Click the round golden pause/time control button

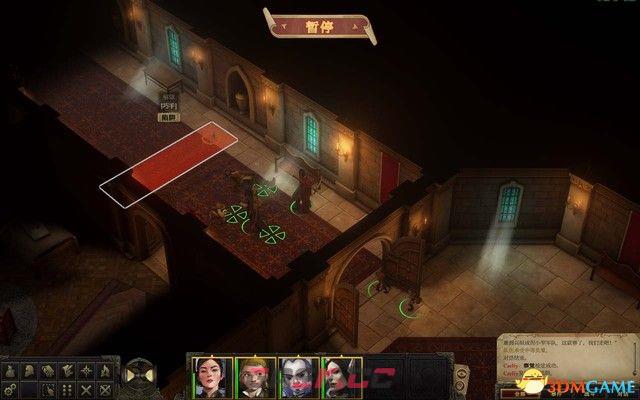pyautogui.click(x=136, y=375)
